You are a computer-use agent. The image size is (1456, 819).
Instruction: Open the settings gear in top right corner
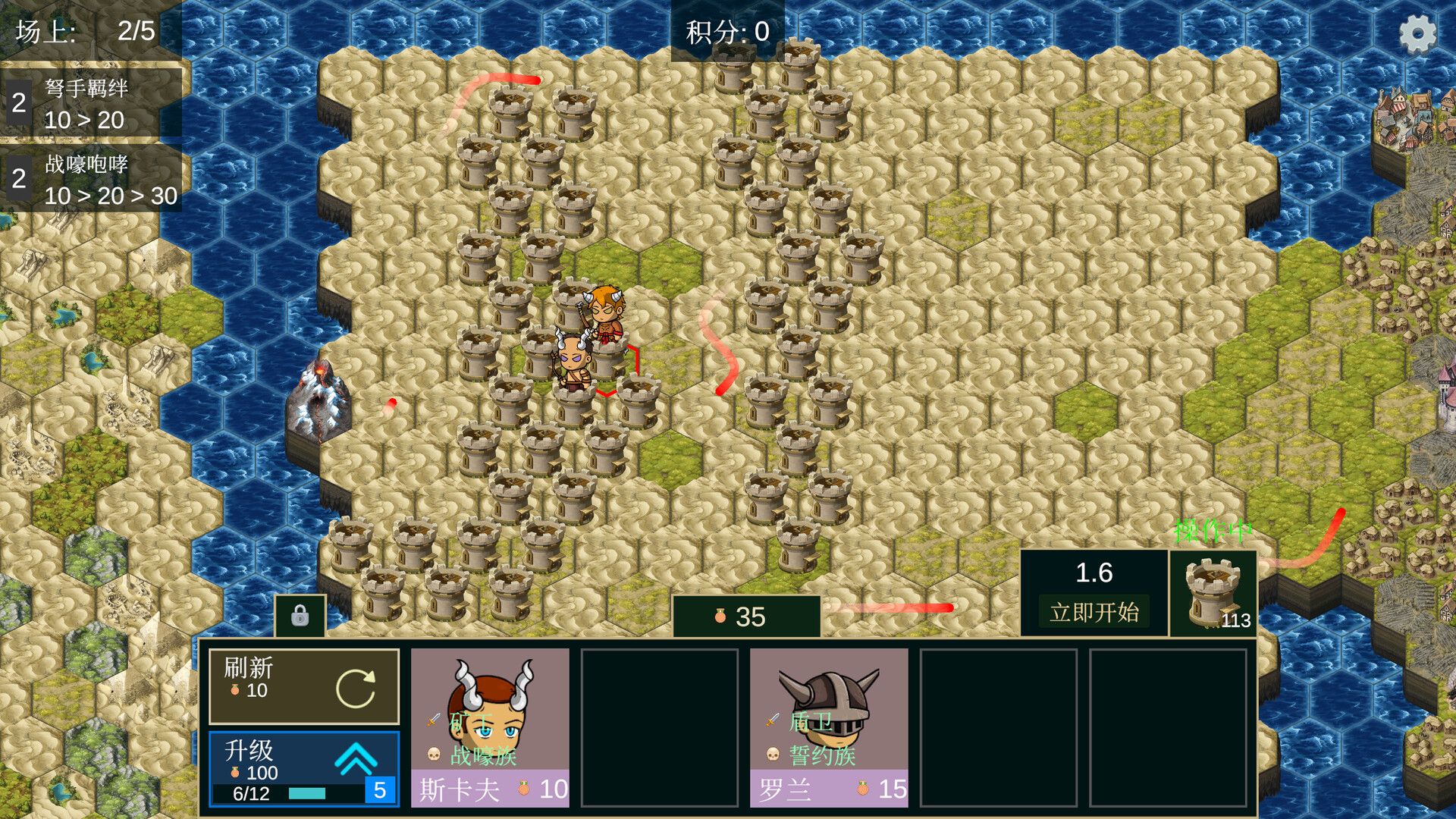(x=1417, y=33)
